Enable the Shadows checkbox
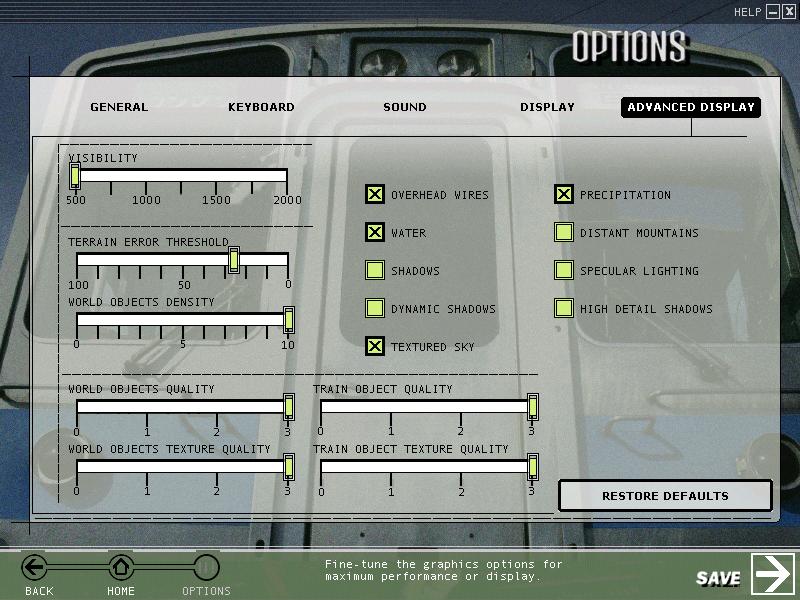 tap(375, 271)
